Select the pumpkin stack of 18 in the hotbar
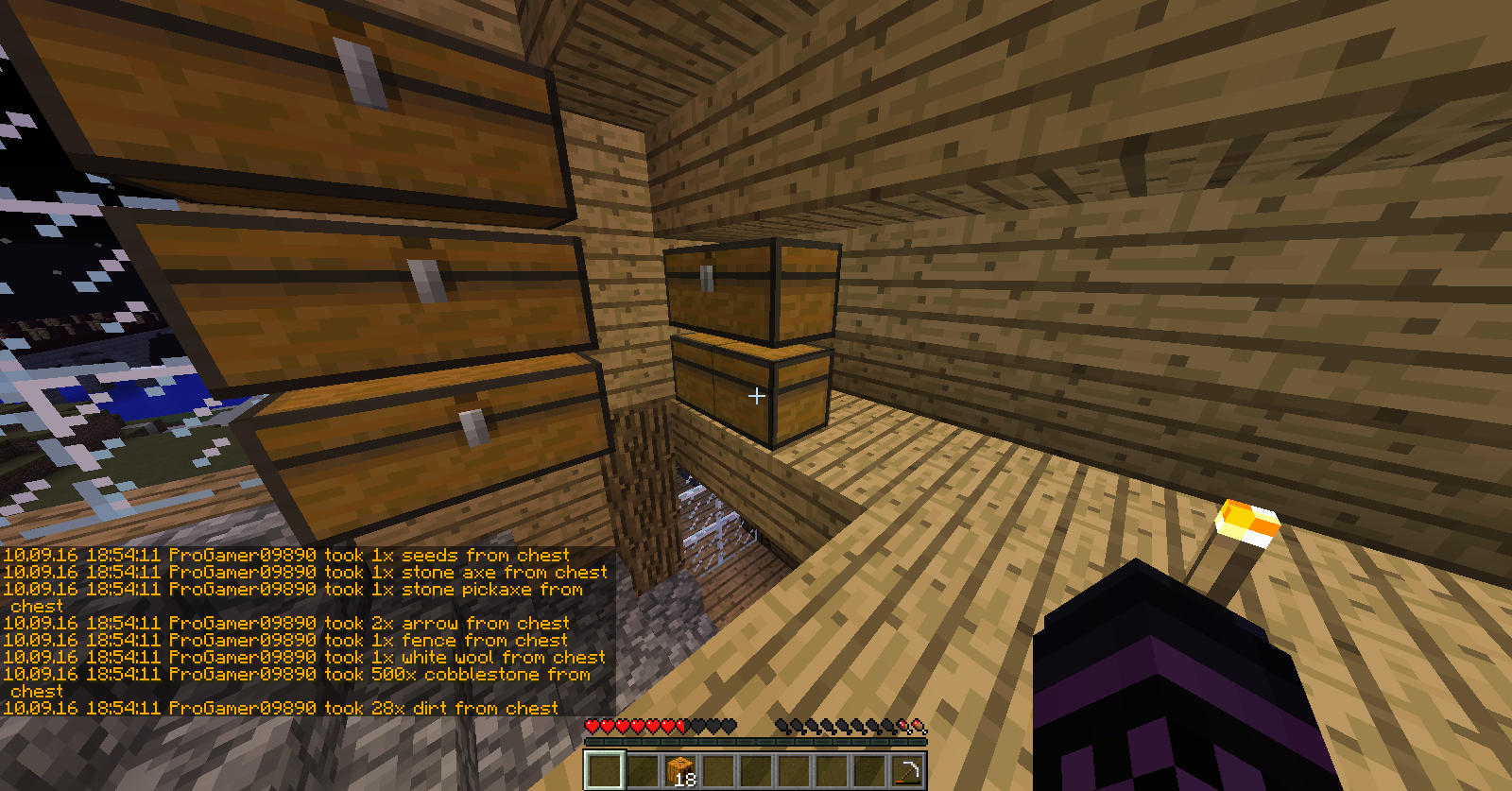1512x791 pixels. tap(680, 770)
